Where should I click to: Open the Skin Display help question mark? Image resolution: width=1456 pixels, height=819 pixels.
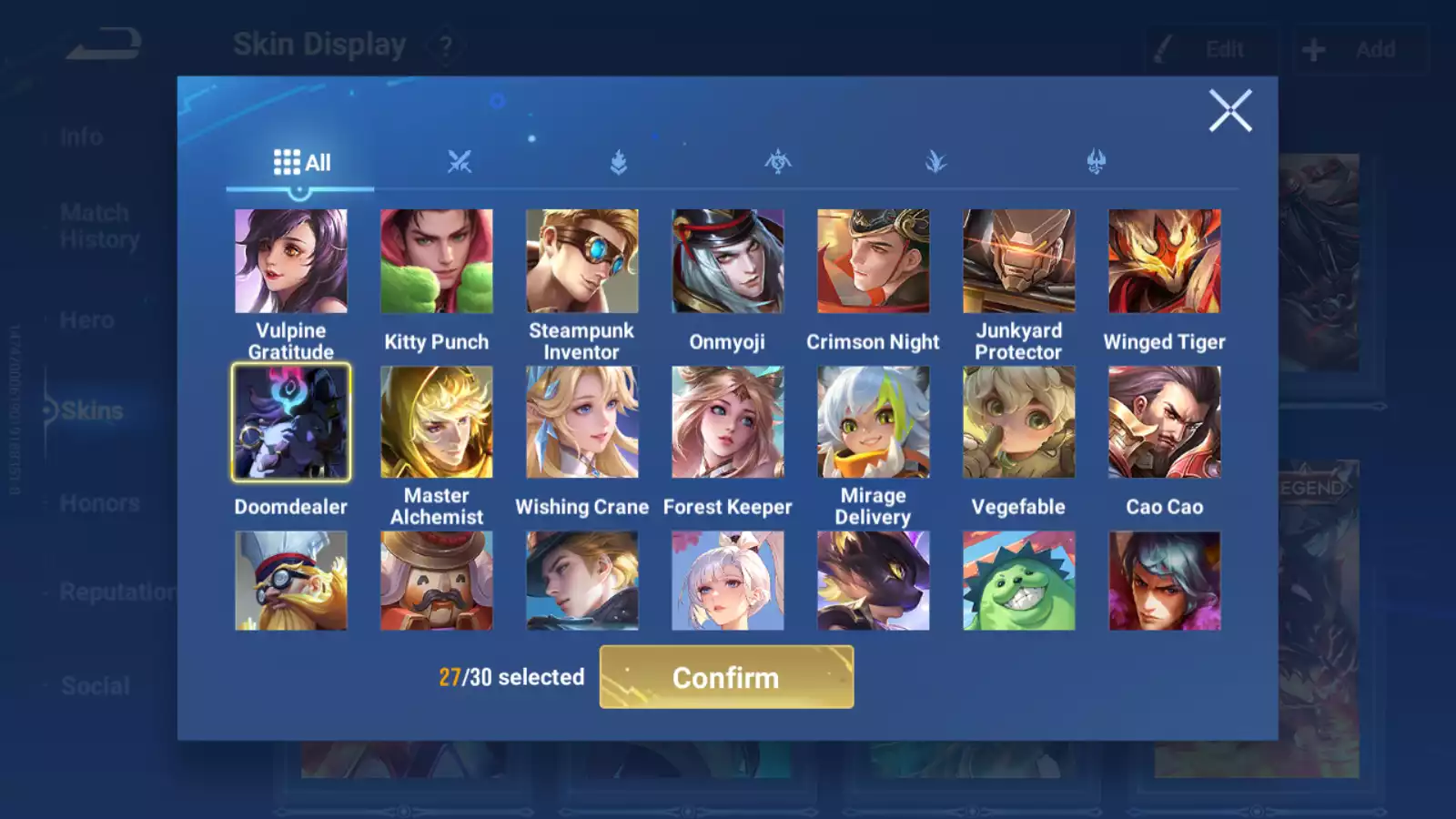445,45
